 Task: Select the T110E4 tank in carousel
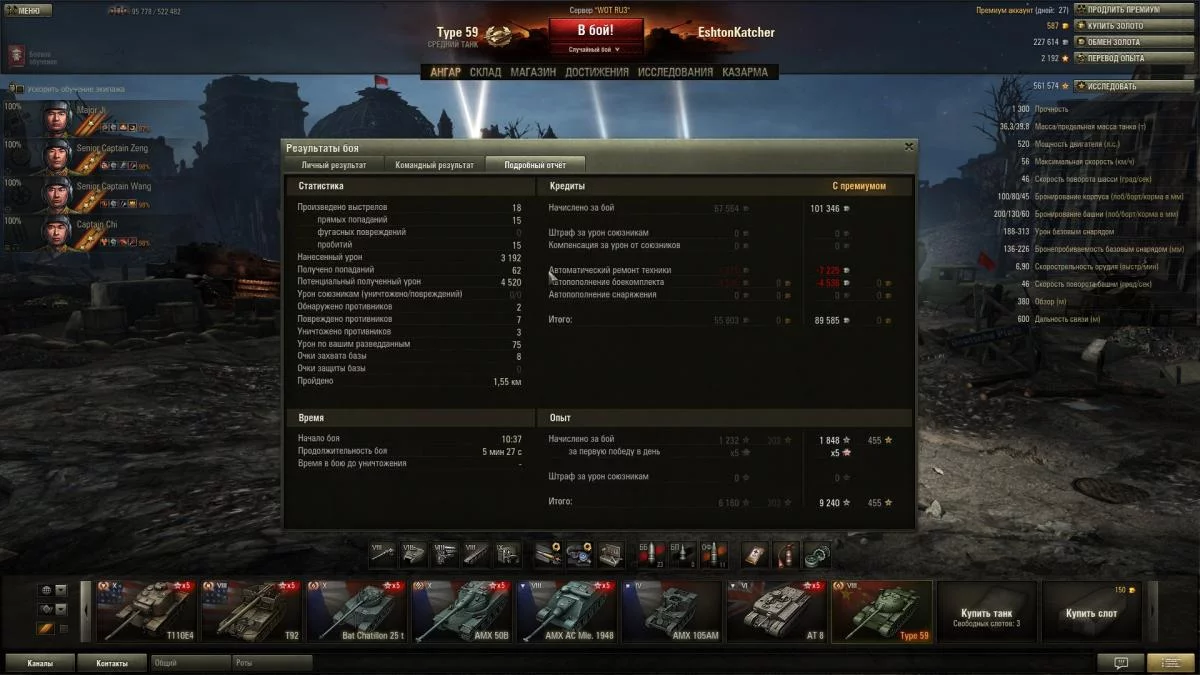coord(146,611)
